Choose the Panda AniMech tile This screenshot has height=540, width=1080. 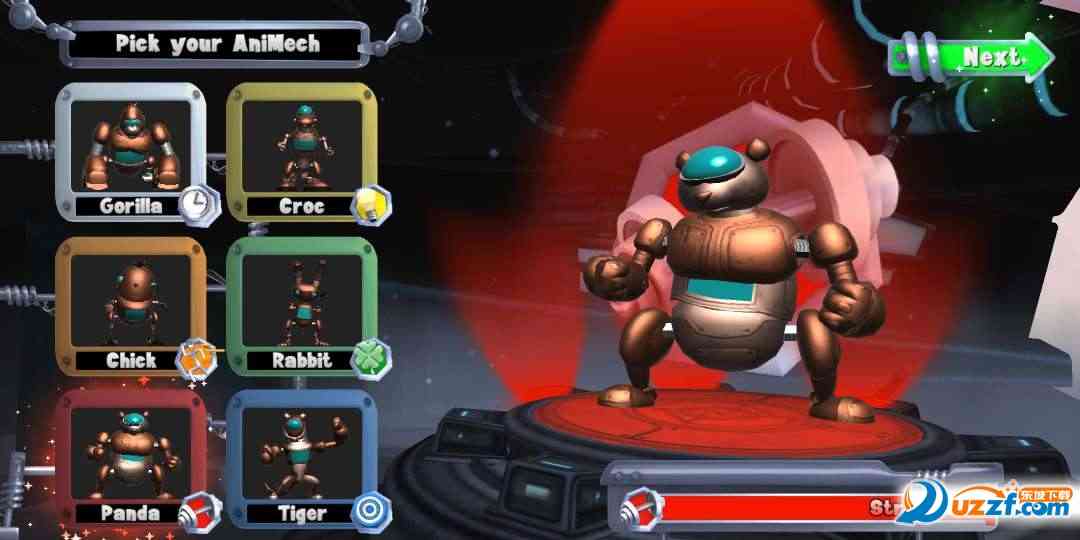[x=130, y=458]
